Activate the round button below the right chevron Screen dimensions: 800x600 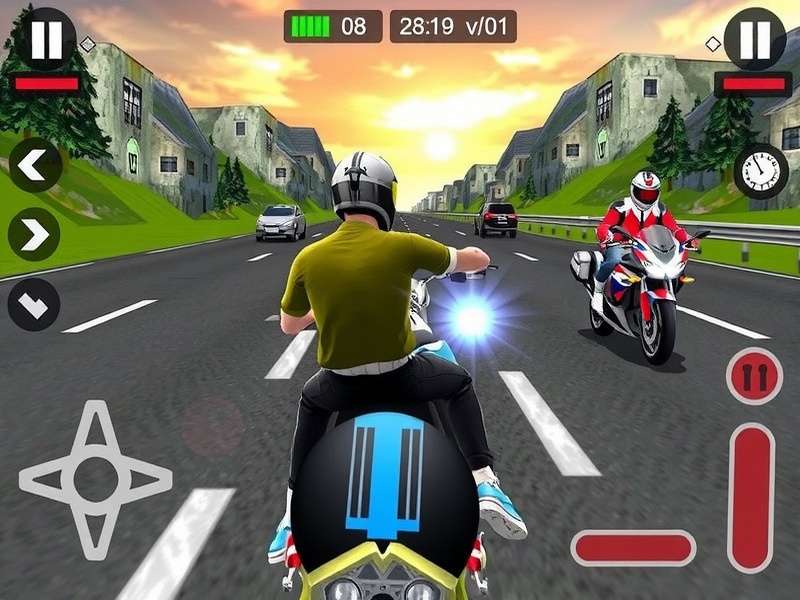pyautogui.click(x=35, y=305)
